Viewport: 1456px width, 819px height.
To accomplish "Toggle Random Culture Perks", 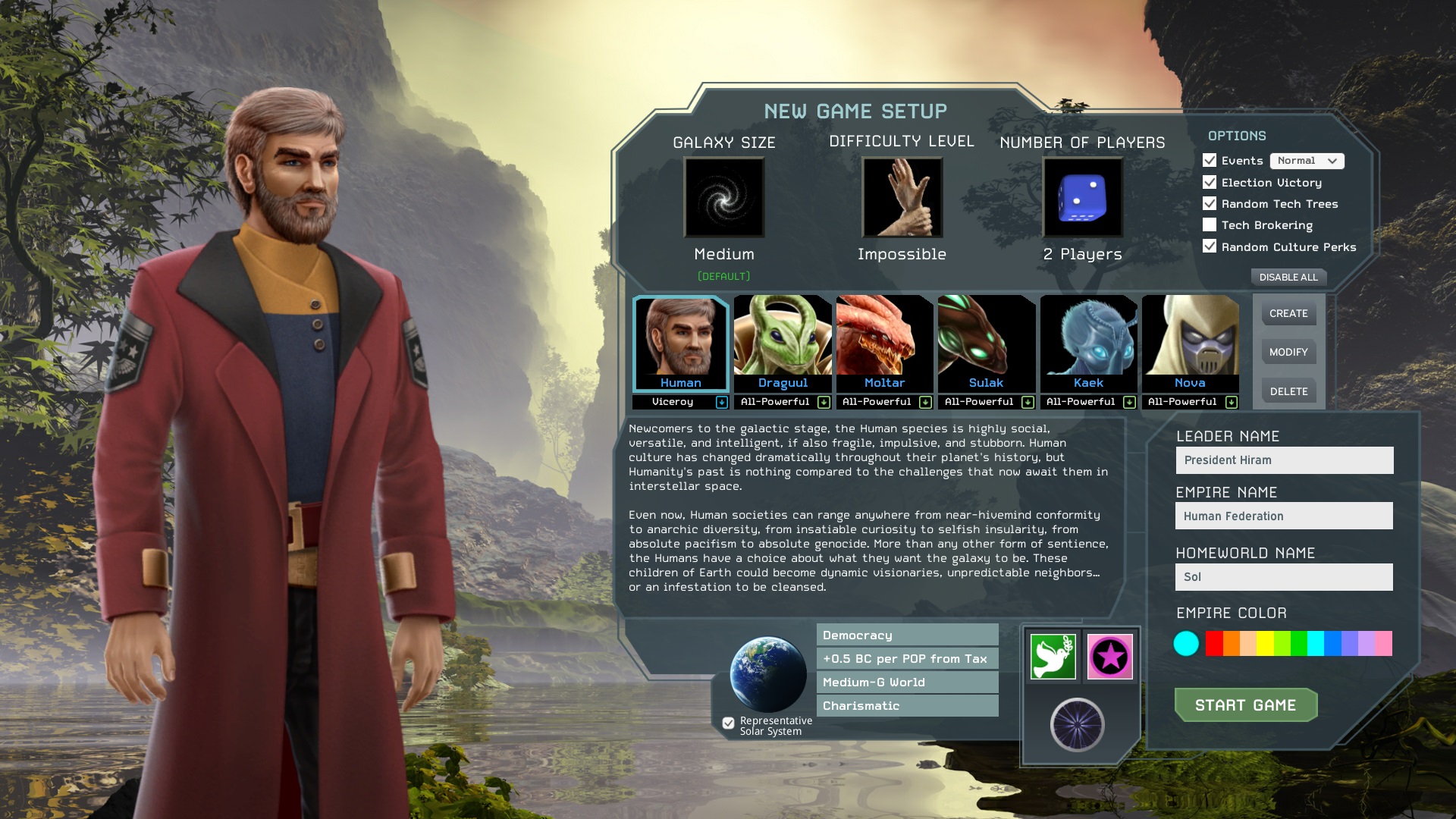I will 1210,246.
